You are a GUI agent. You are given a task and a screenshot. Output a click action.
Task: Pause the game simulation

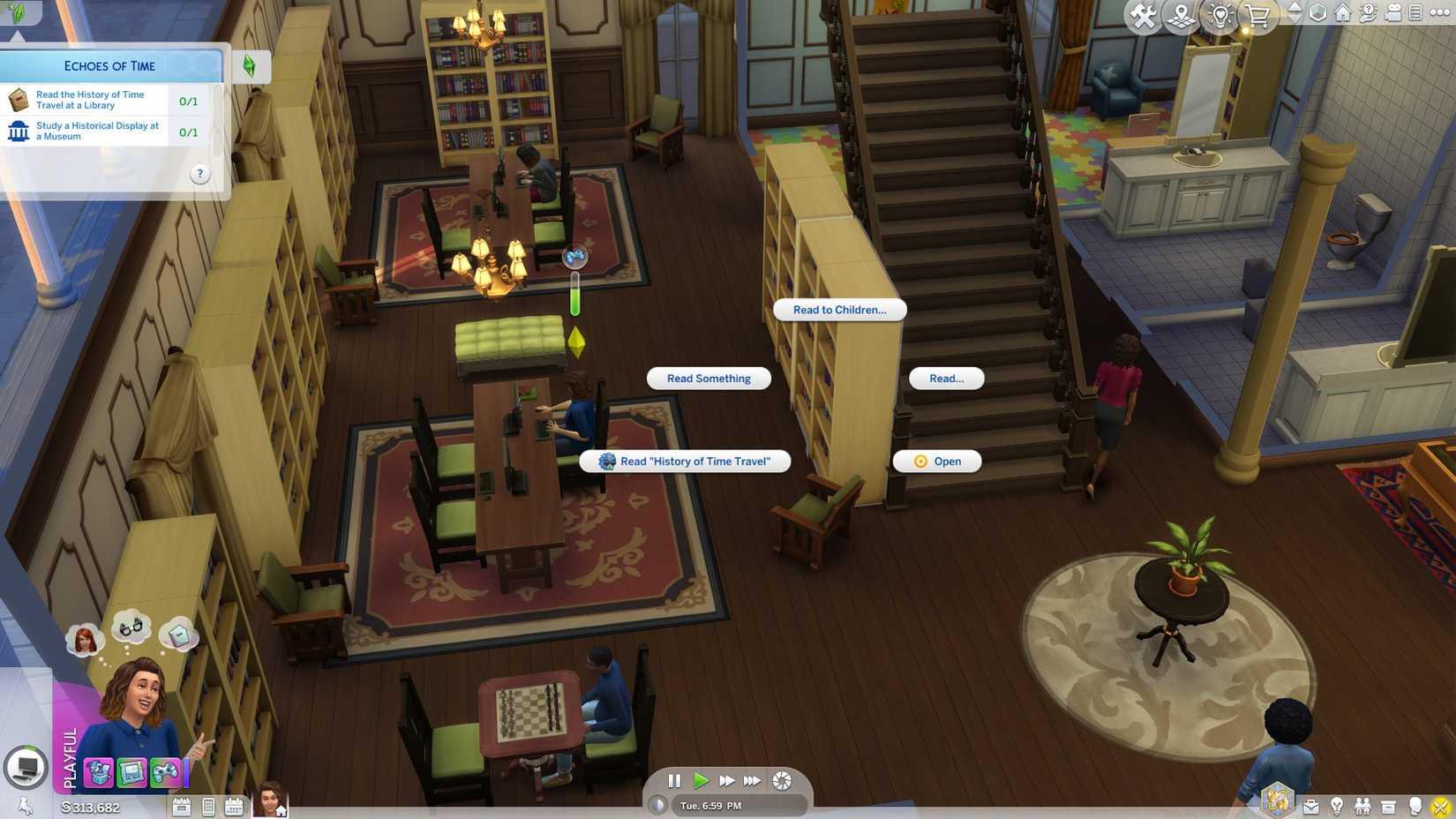pyautogui.click(x=674, y=780)
